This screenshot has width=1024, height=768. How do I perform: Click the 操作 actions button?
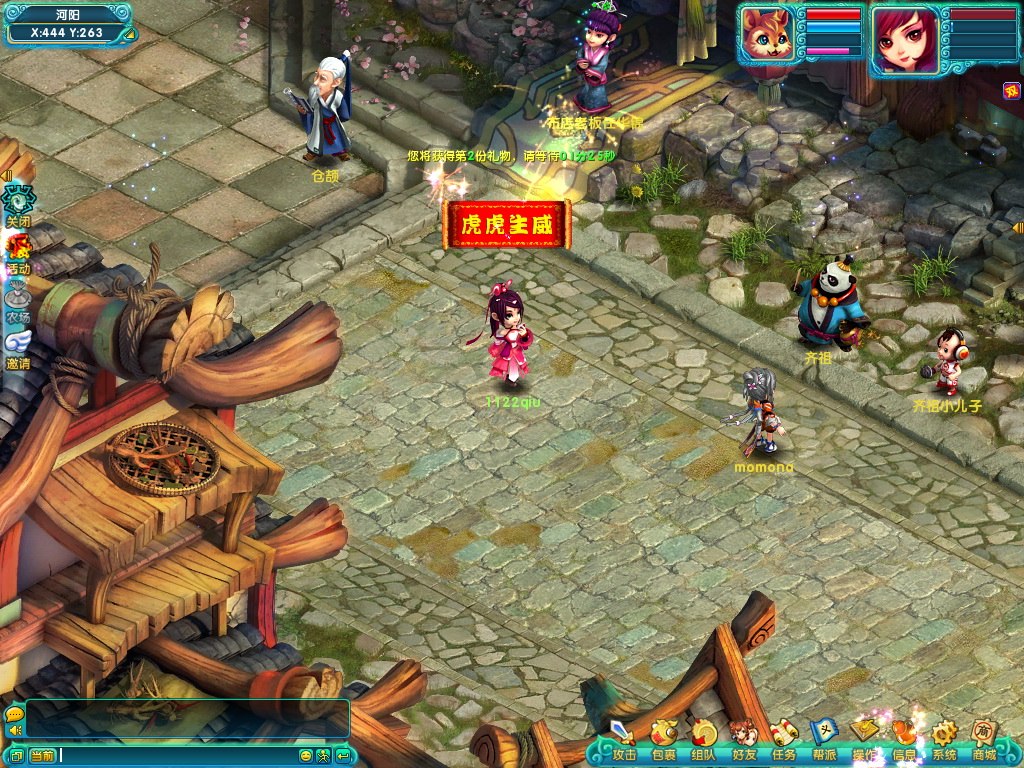point(864,739)
